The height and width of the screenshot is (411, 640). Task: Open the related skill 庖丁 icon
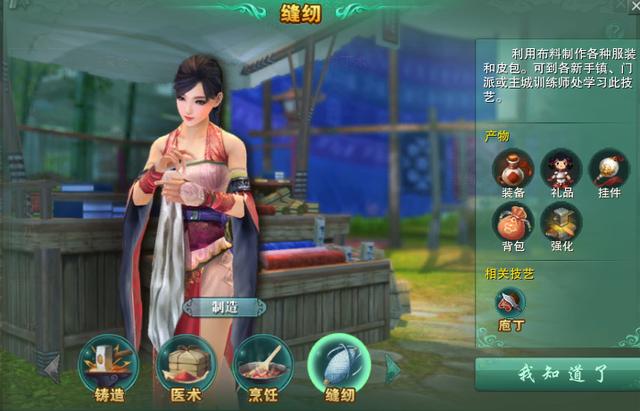point(511,302)
